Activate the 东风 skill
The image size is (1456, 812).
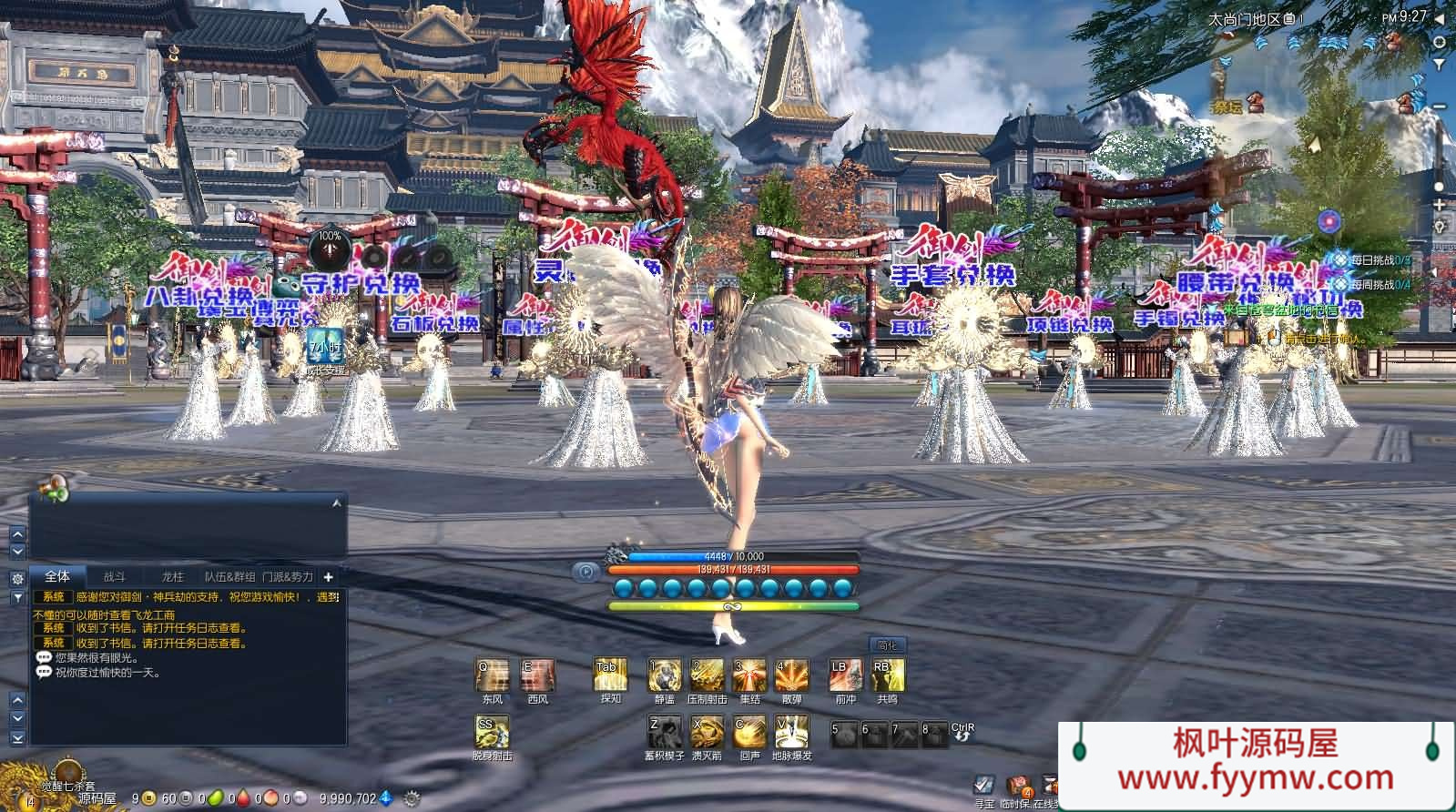click(x=492, y=676)
